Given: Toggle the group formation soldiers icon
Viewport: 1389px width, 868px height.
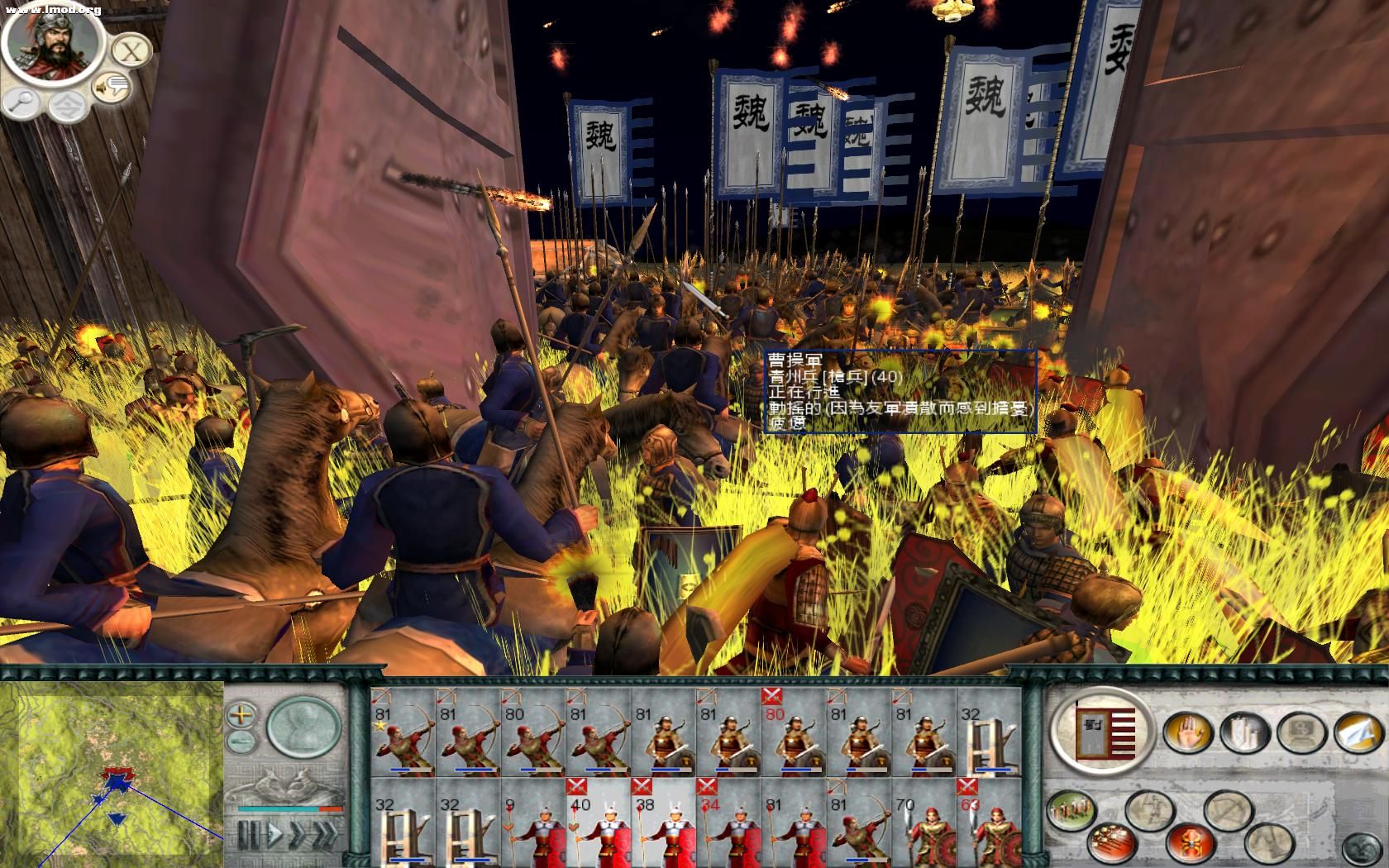Looking at the screenshot, I should click(x=1072, y=810).
